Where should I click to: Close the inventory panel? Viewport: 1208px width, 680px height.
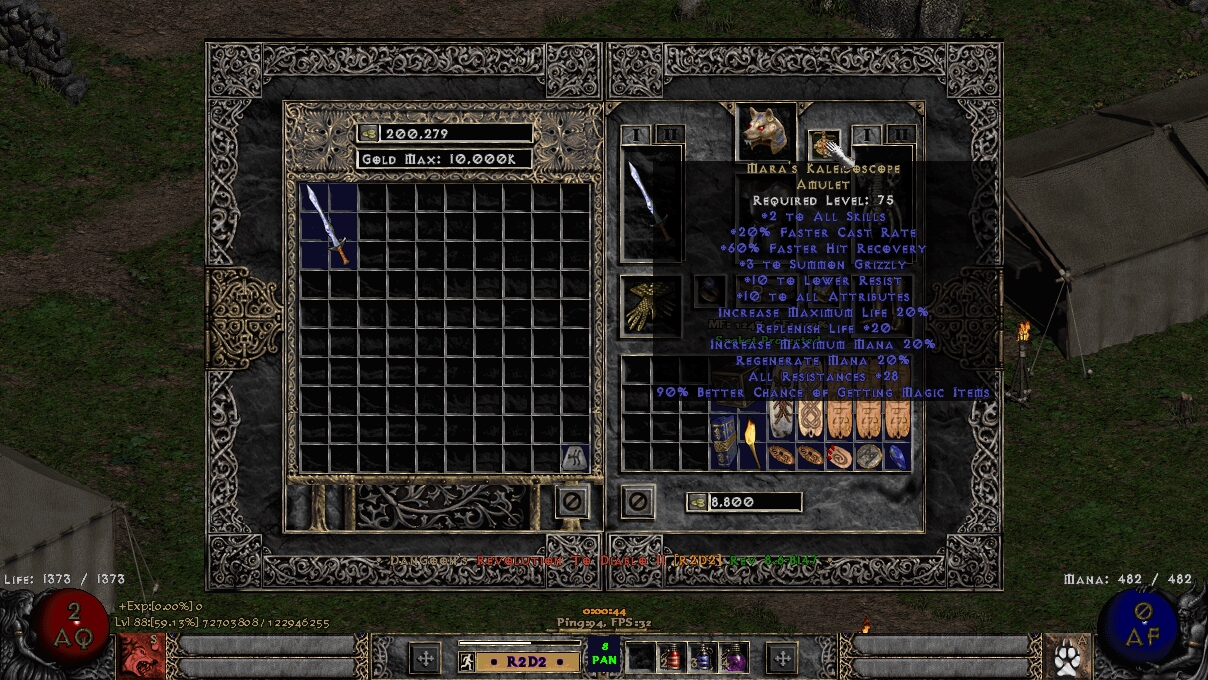coord(638,500)
